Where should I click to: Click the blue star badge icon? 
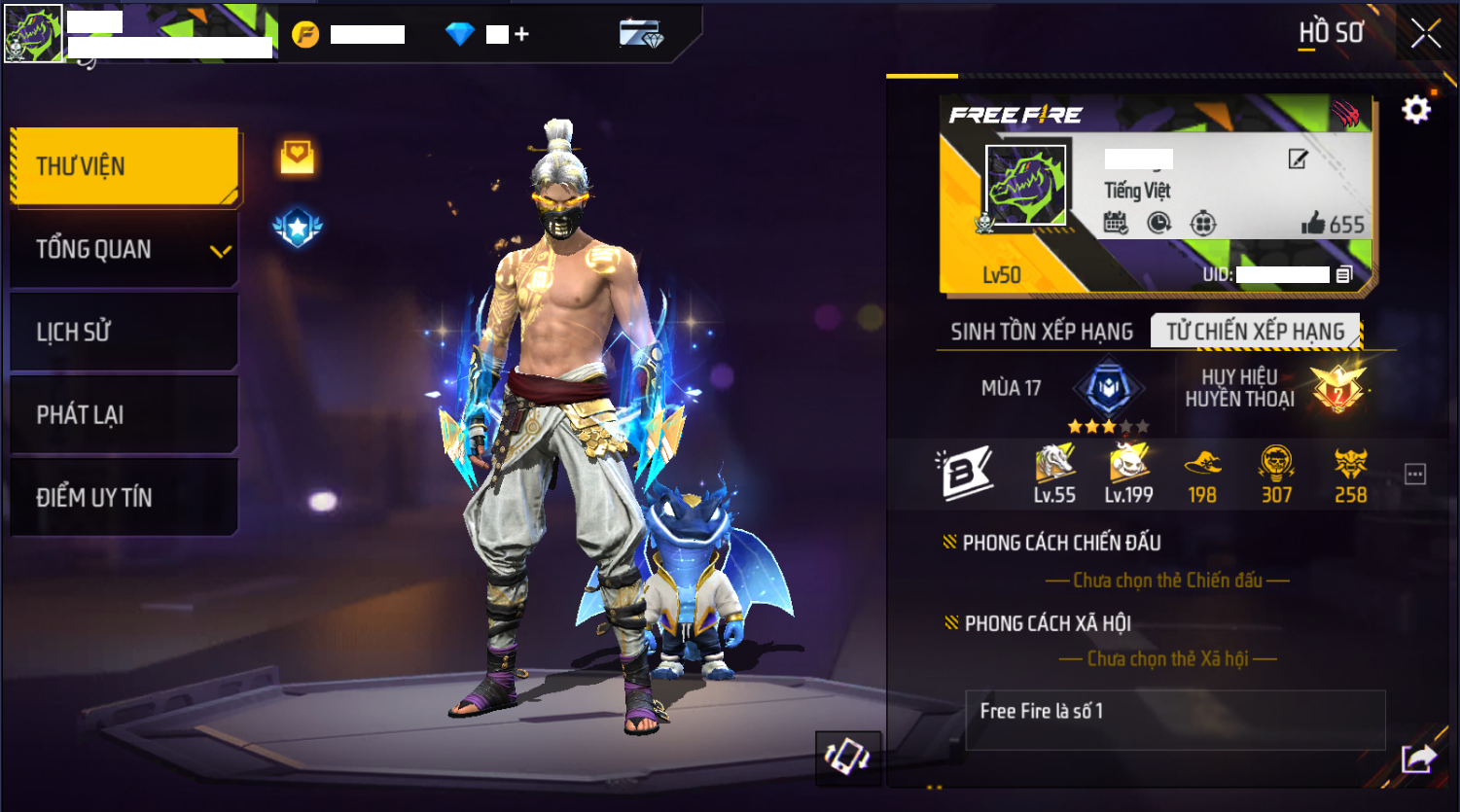tap(298, 229)
